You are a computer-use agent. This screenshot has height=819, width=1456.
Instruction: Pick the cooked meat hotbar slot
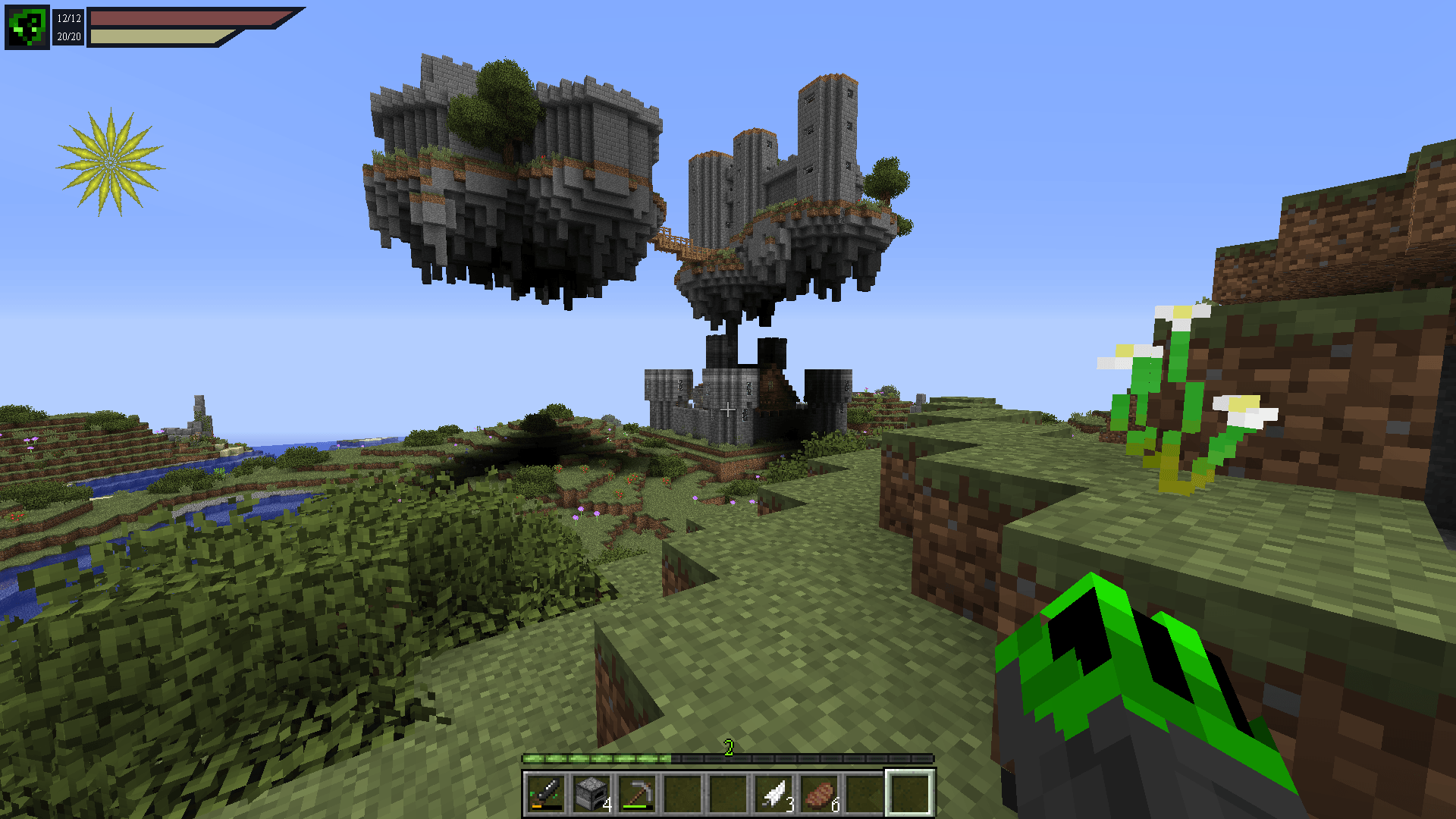tap(820, 793)
